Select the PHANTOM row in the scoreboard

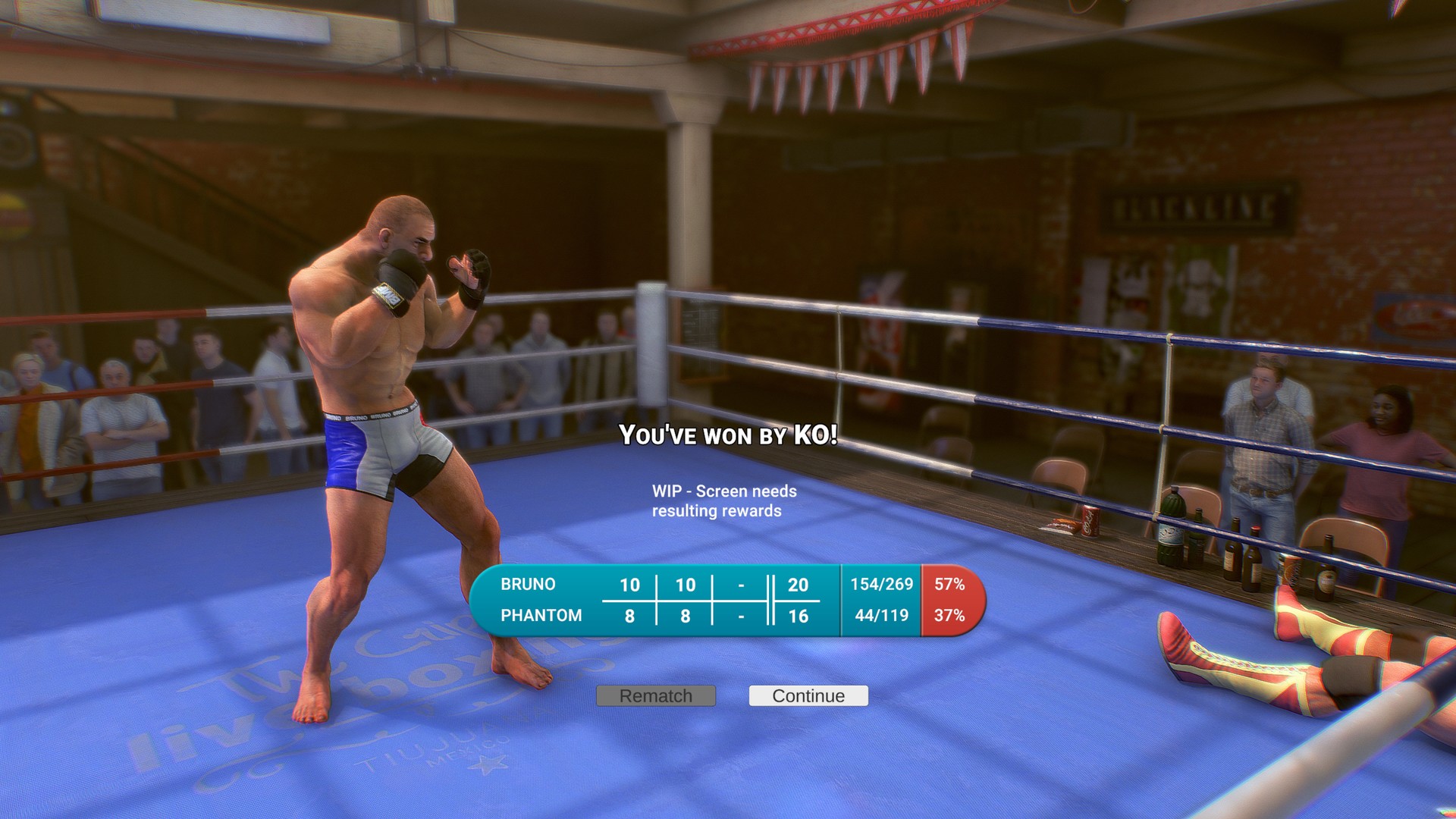pyautogui.click(x=540, y=615)
